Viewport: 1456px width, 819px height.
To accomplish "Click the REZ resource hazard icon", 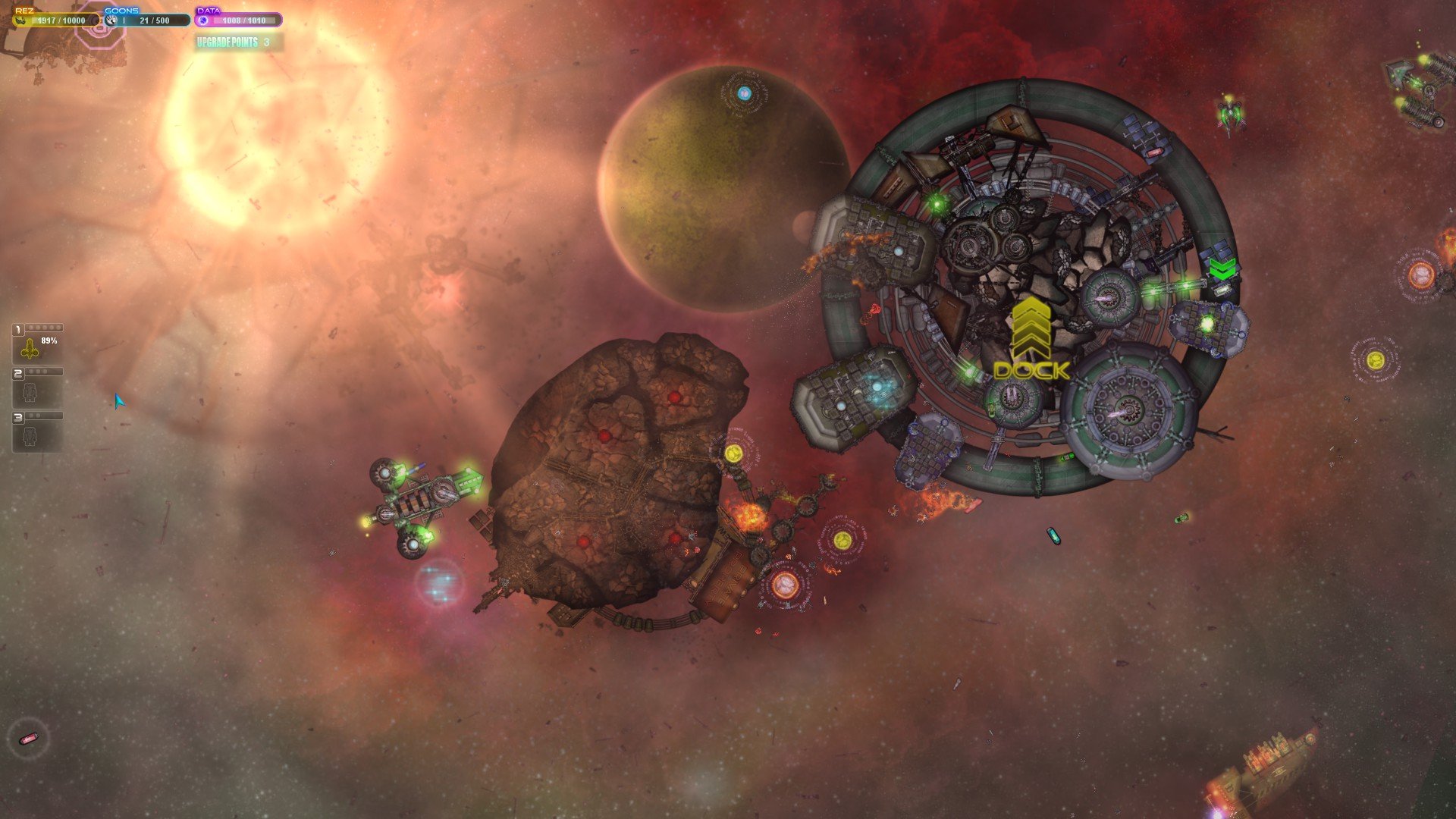I will coord(20,20).
